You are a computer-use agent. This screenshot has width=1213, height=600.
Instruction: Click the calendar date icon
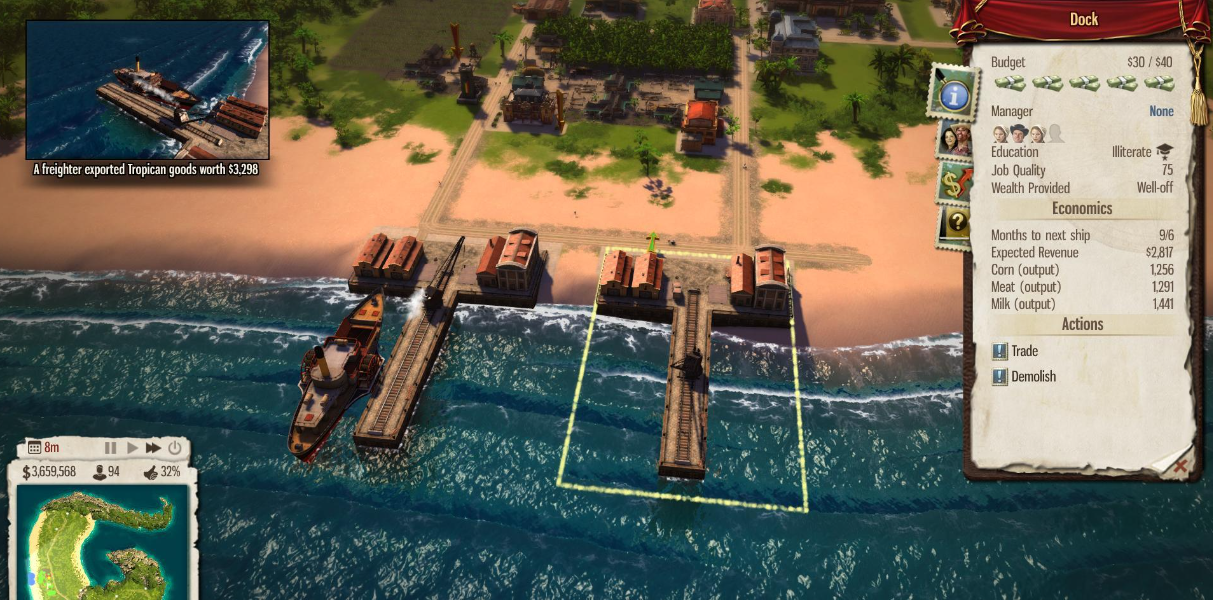point(34,448)
